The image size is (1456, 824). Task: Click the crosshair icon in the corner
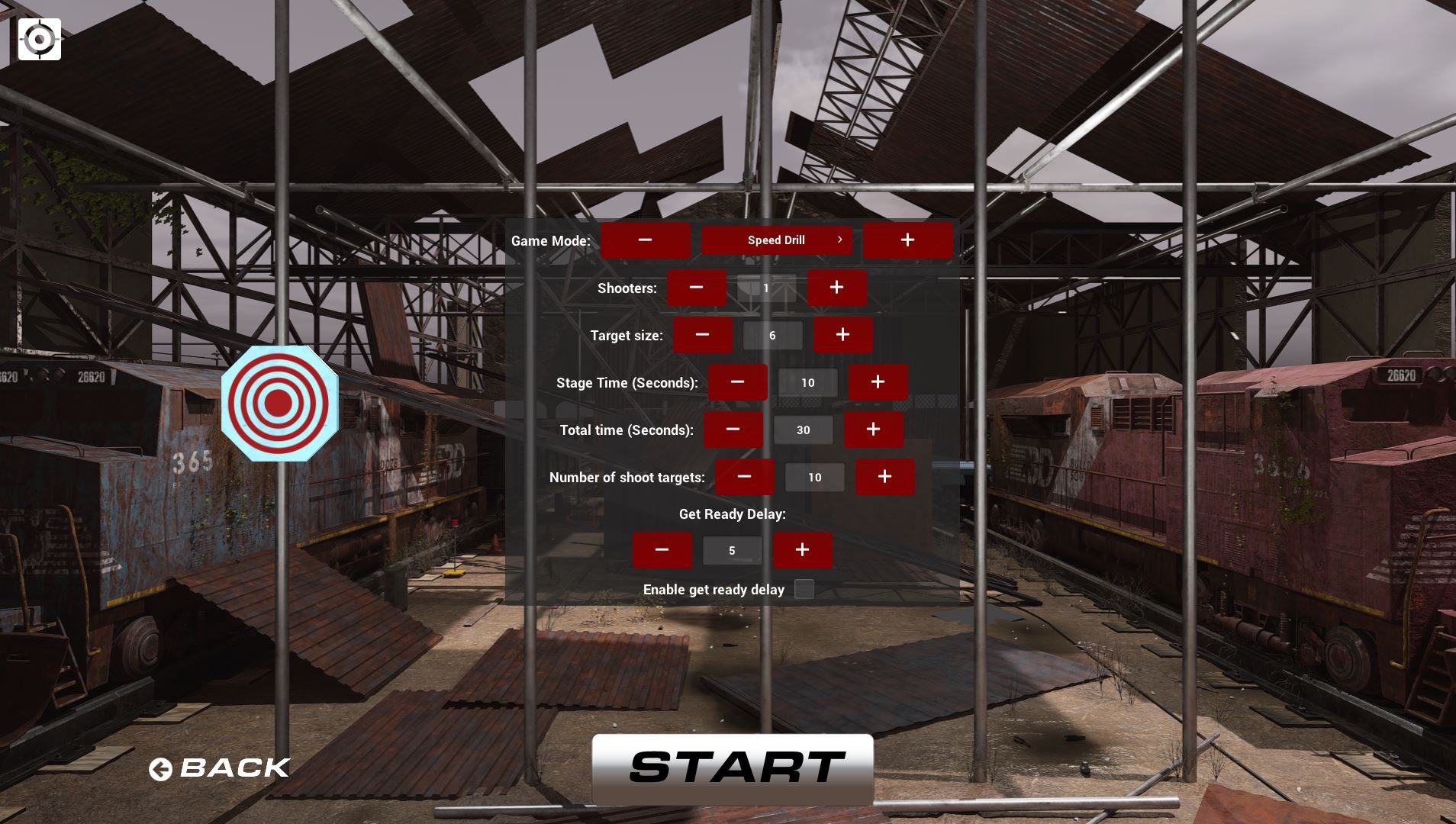(39, 39)
